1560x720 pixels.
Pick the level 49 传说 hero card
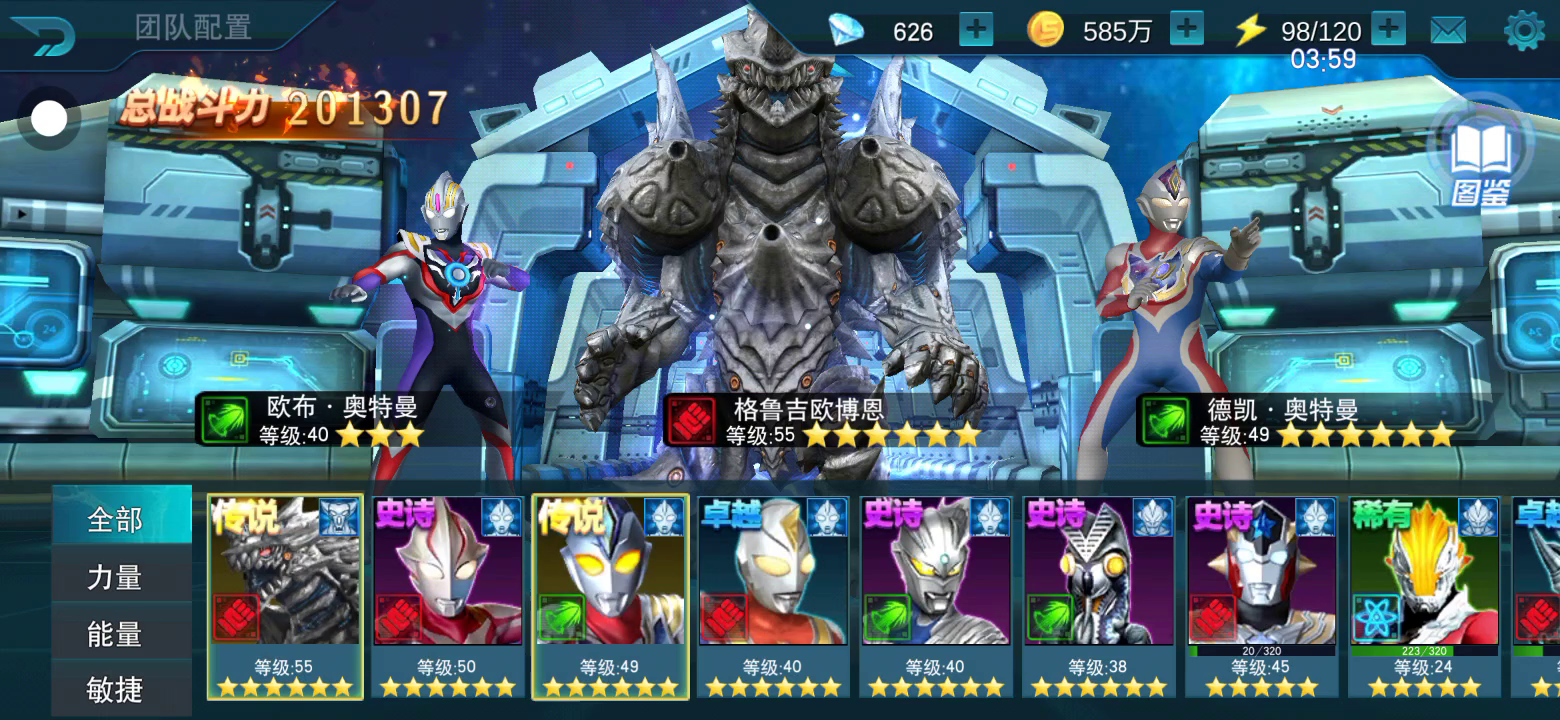pyautogui.click(x=610, y=596)
